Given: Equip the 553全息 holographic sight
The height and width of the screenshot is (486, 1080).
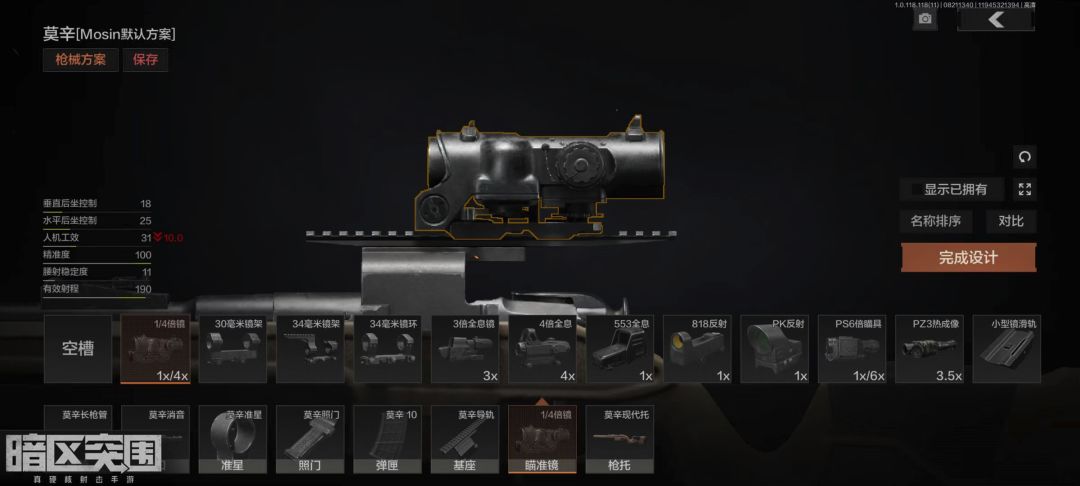Looking at the screenshot, I should click(x=621, y=349).
